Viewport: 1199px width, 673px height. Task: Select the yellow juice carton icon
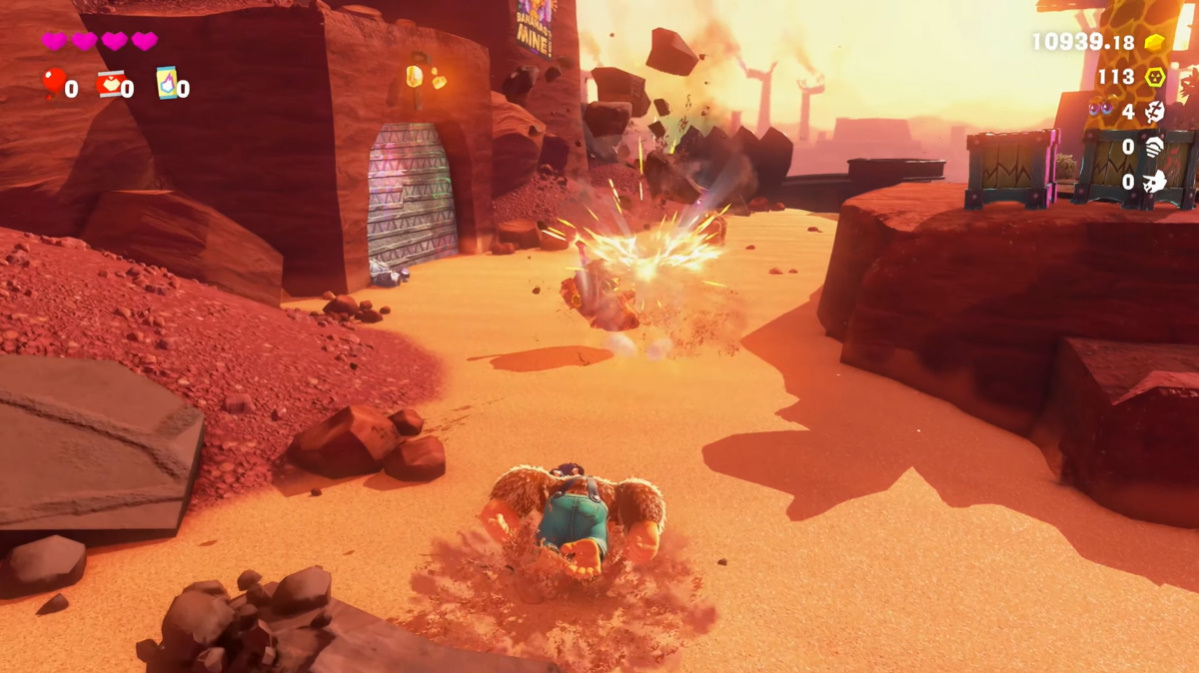166,82
